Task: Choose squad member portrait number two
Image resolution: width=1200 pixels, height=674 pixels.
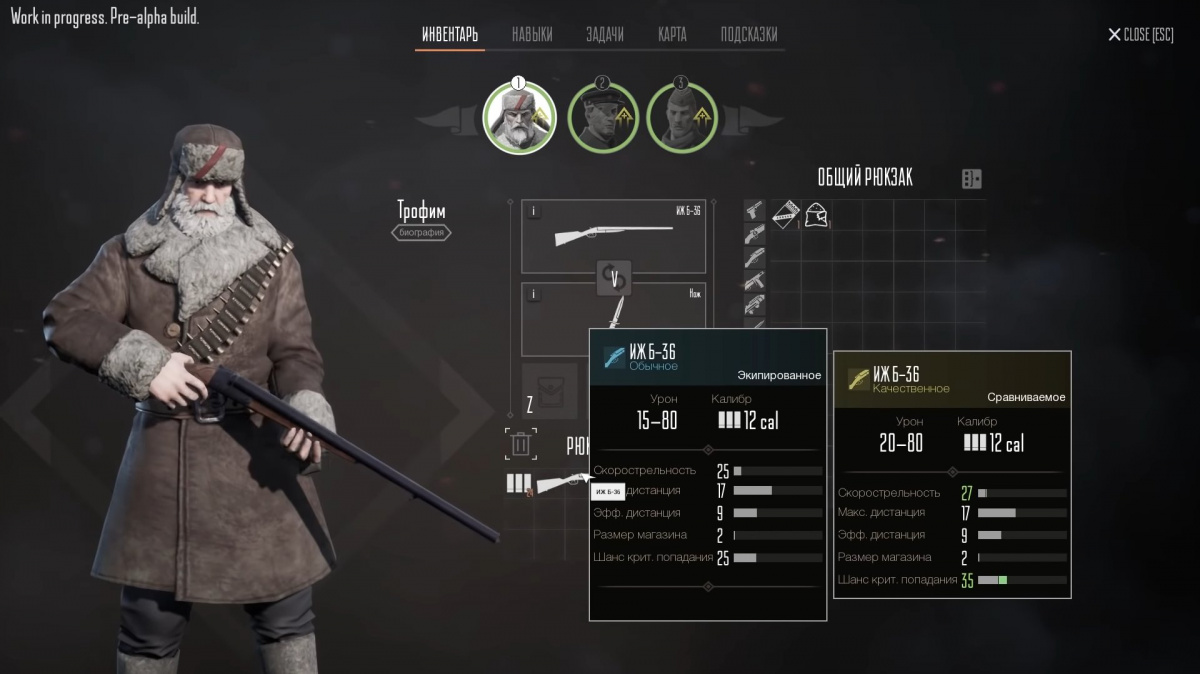Action: coord(603,117)
